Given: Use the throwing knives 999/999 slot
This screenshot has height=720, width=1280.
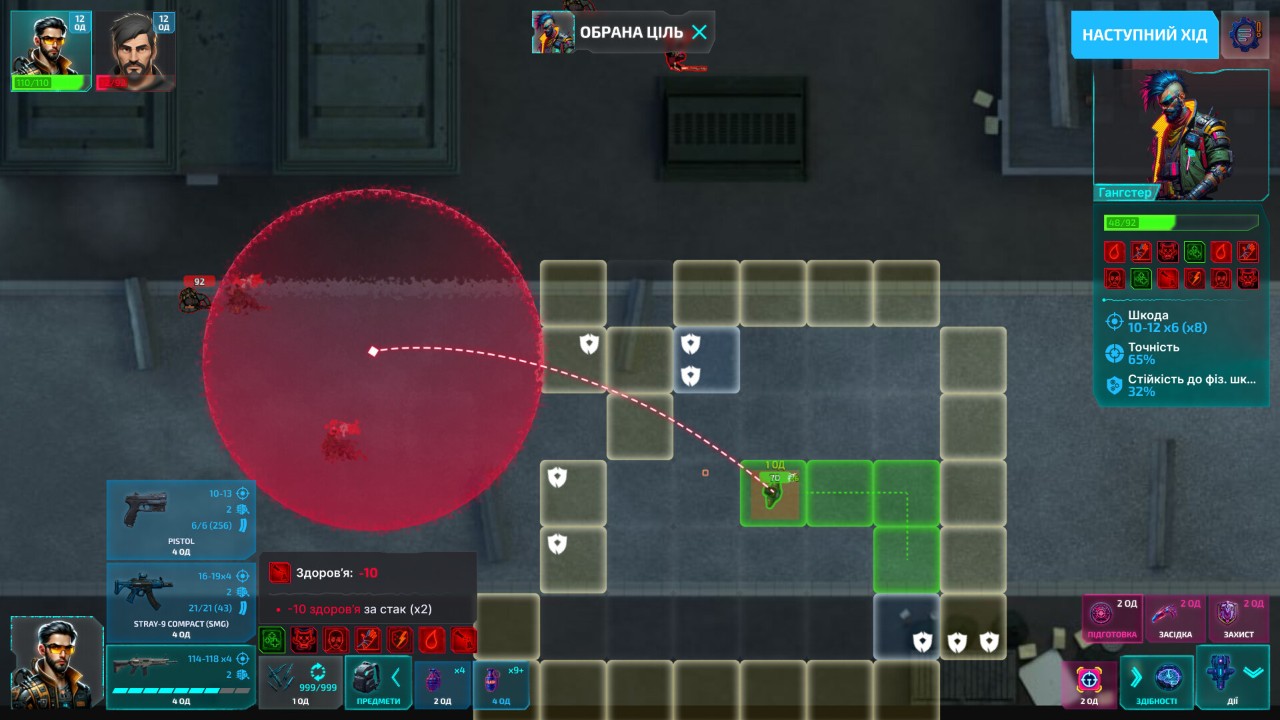Looking at the screenshot, I should pos(300,682).
